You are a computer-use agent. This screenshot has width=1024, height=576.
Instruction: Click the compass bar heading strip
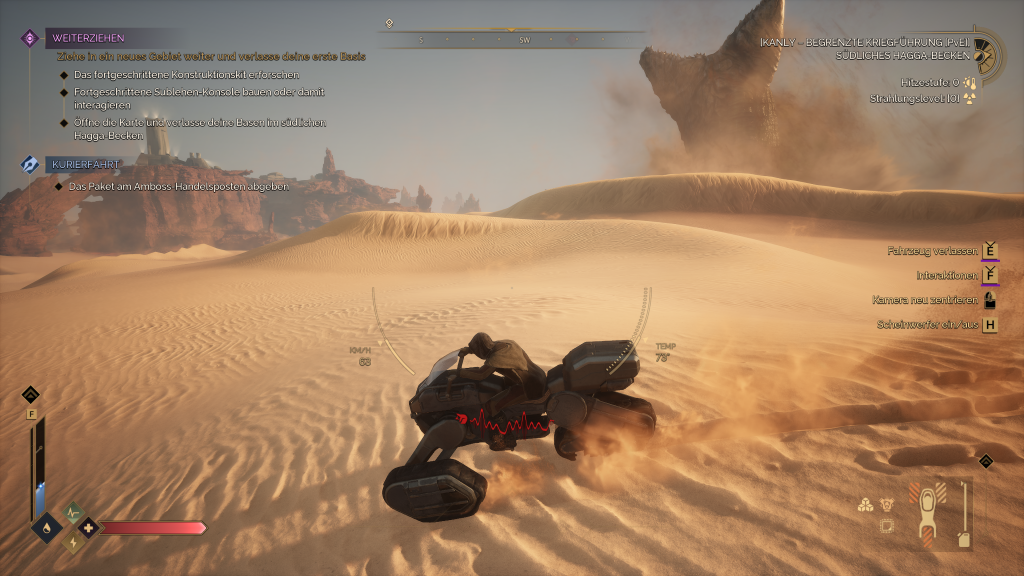tap(512, 40)
